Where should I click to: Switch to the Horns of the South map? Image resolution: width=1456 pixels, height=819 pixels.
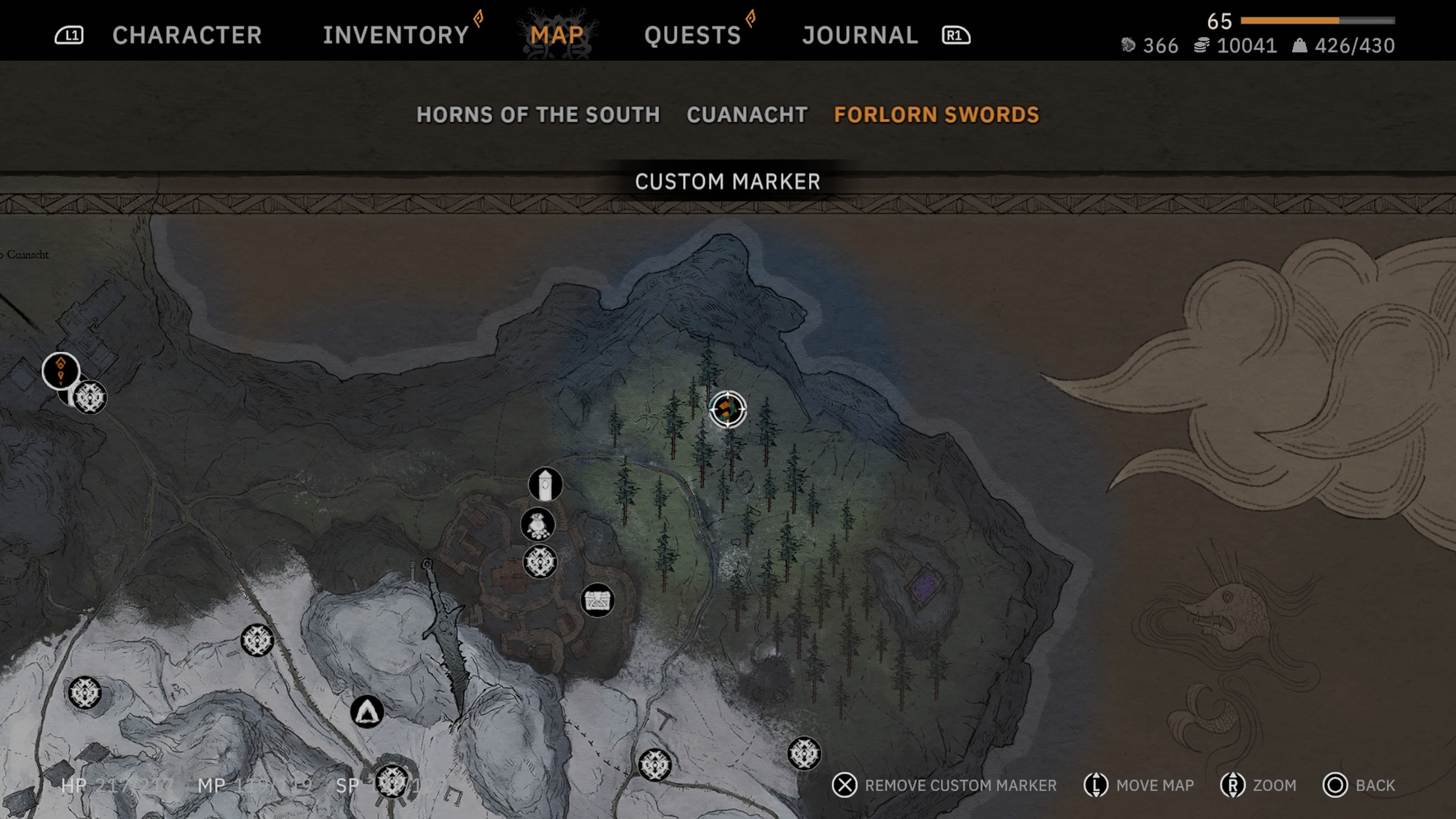pyautogui.click(x=538, y=115)
